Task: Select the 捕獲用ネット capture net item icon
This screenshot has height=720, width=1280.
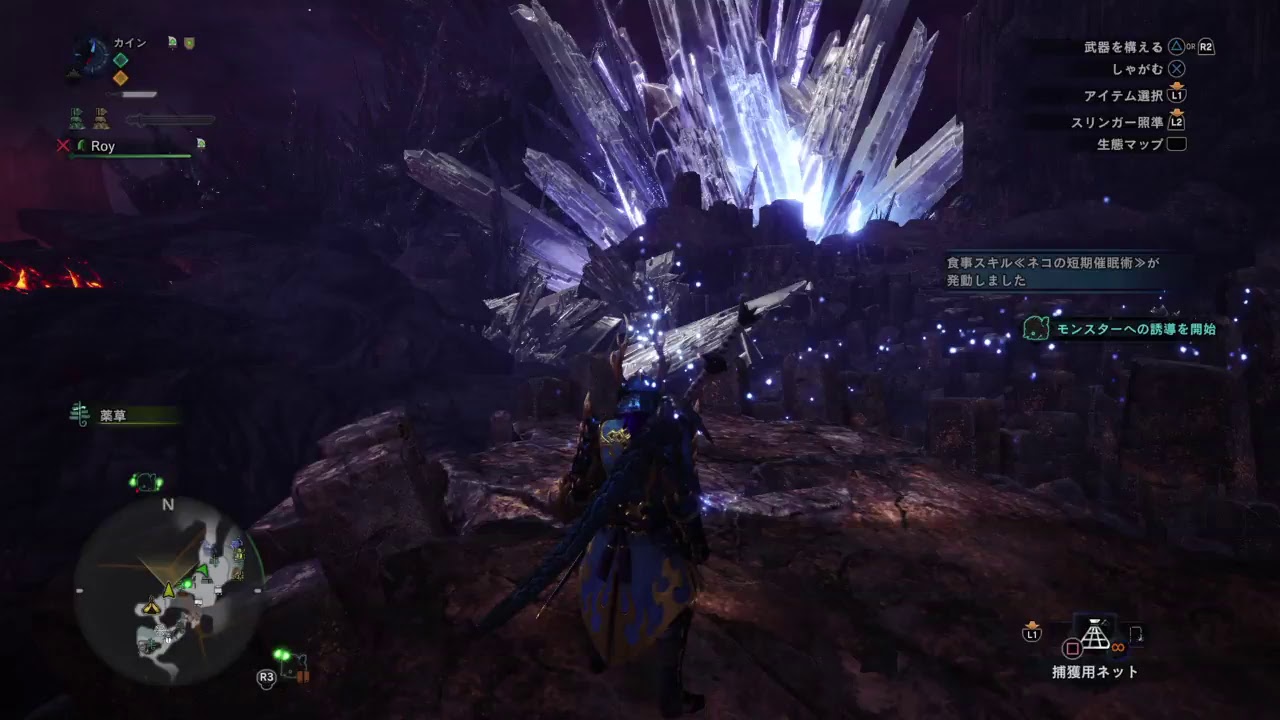Action: coord(1094,634)
